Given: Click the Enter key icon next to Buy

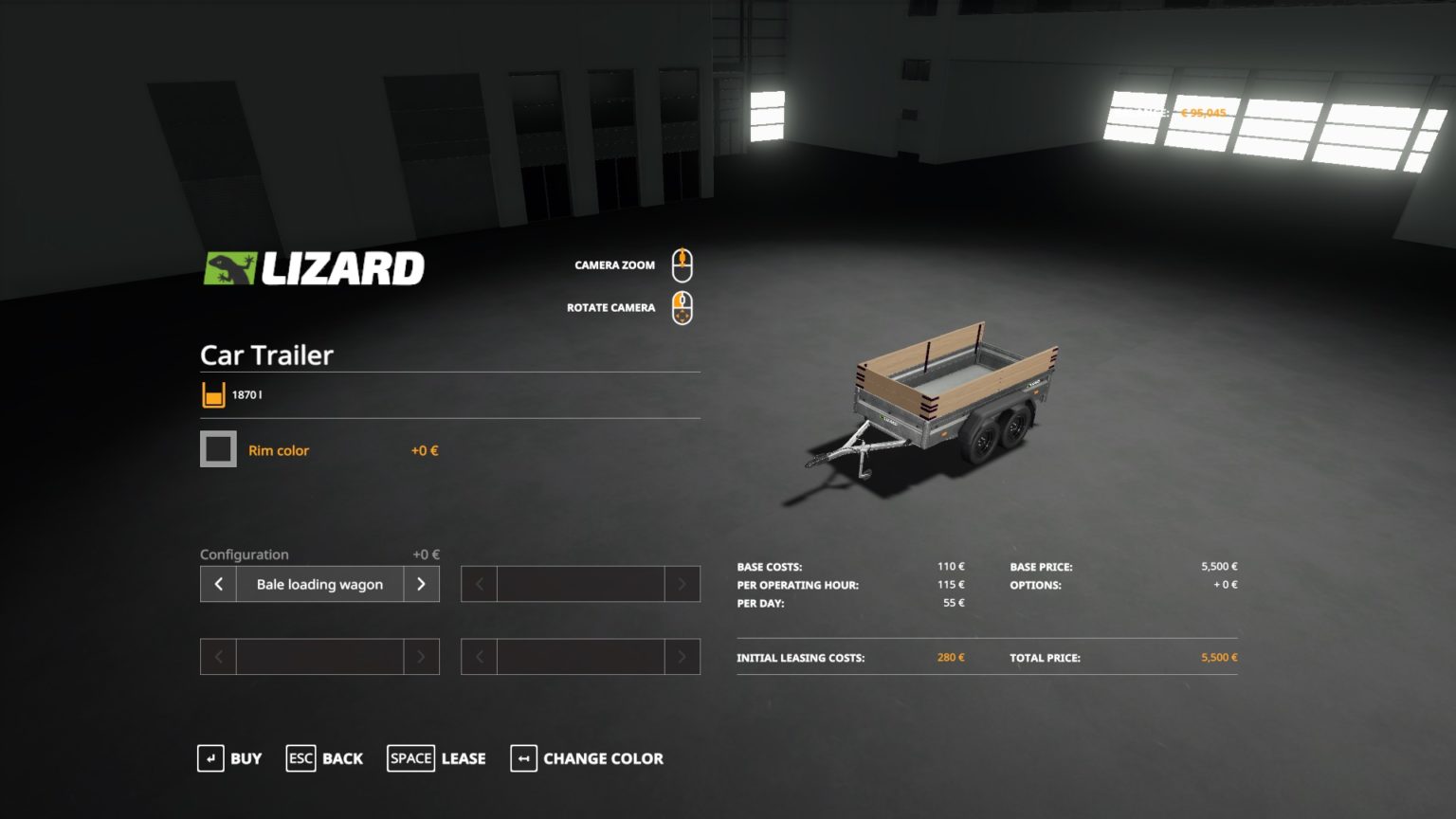Looking at the screenshot, I should tap(209, 758).
